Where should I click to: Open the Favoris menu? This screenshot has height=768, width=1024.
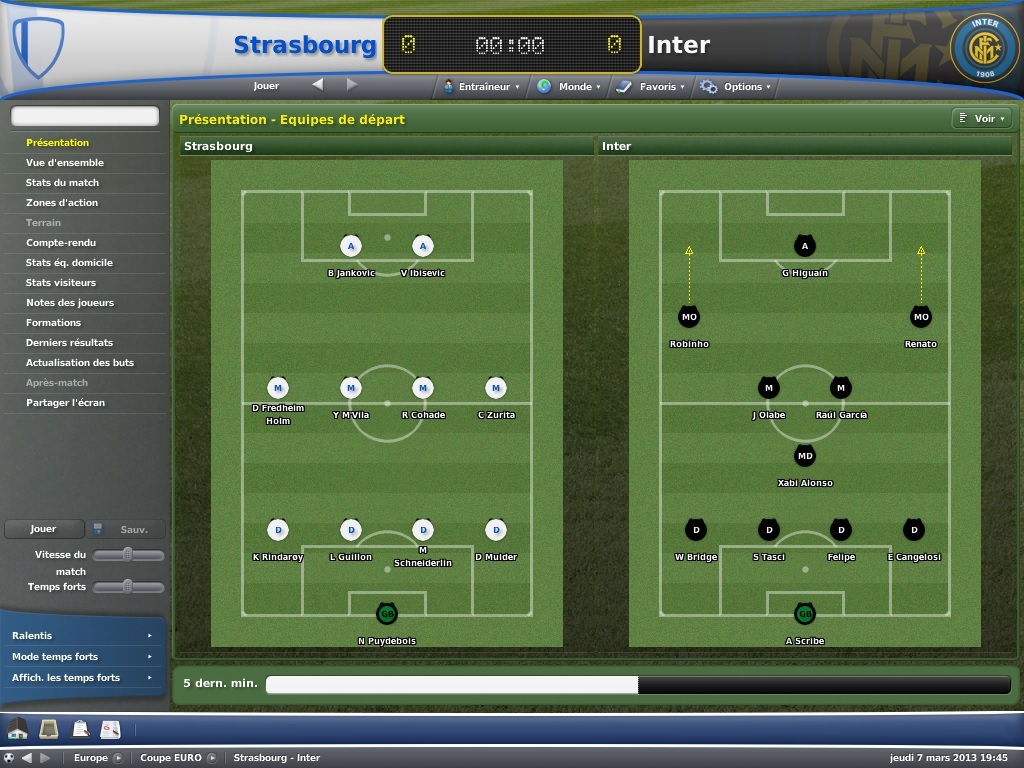pos(651,87)
